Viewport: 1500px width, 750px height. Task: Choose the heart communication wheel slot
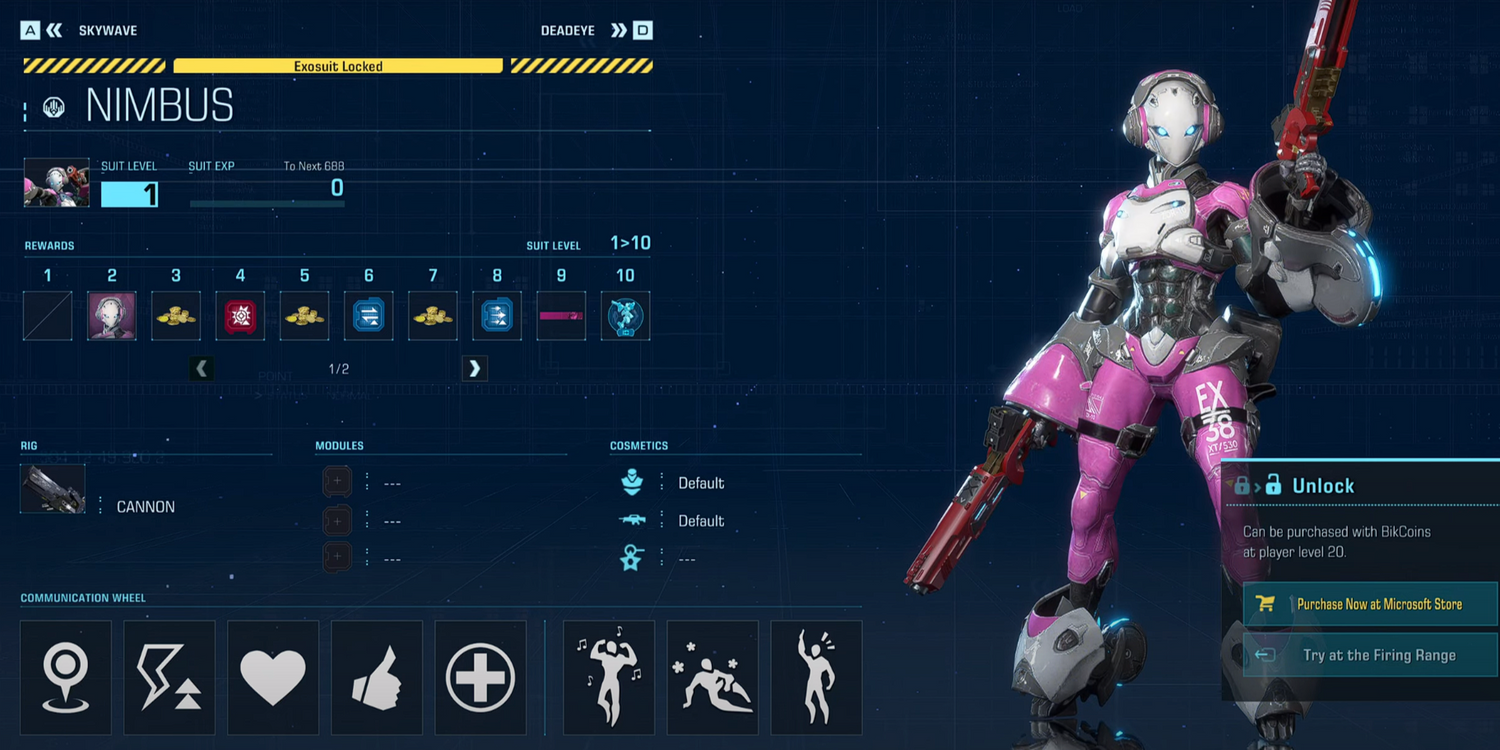[x=273, y=678]
